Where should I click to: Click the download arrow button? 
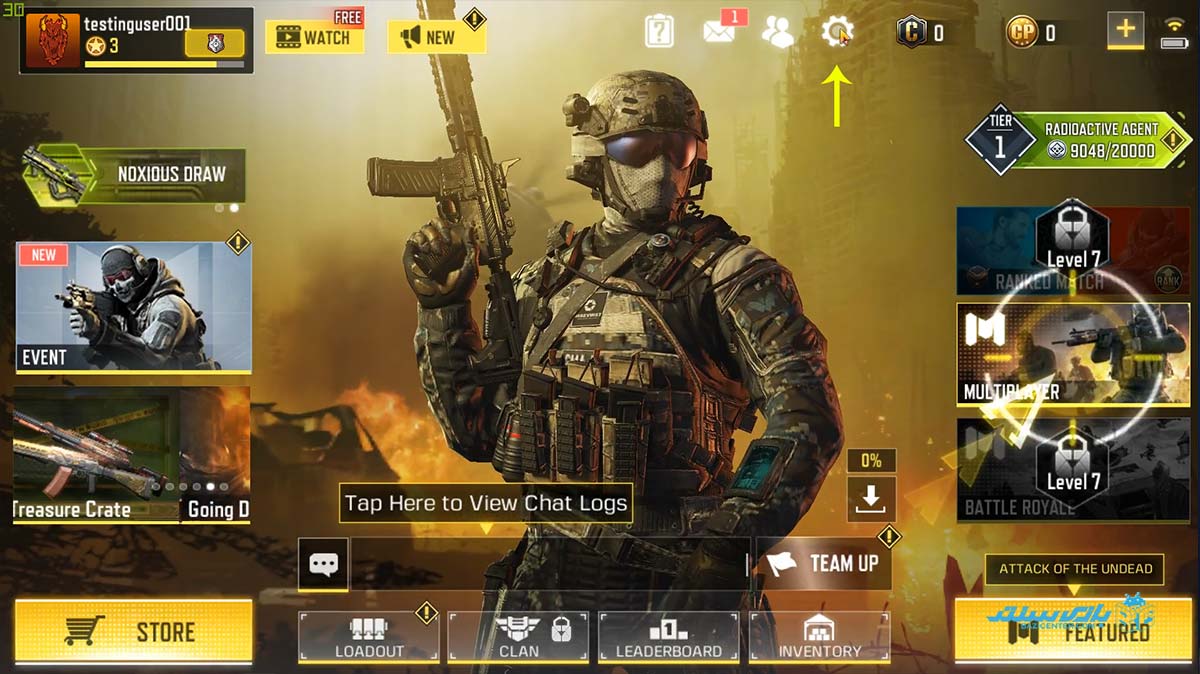871,499
